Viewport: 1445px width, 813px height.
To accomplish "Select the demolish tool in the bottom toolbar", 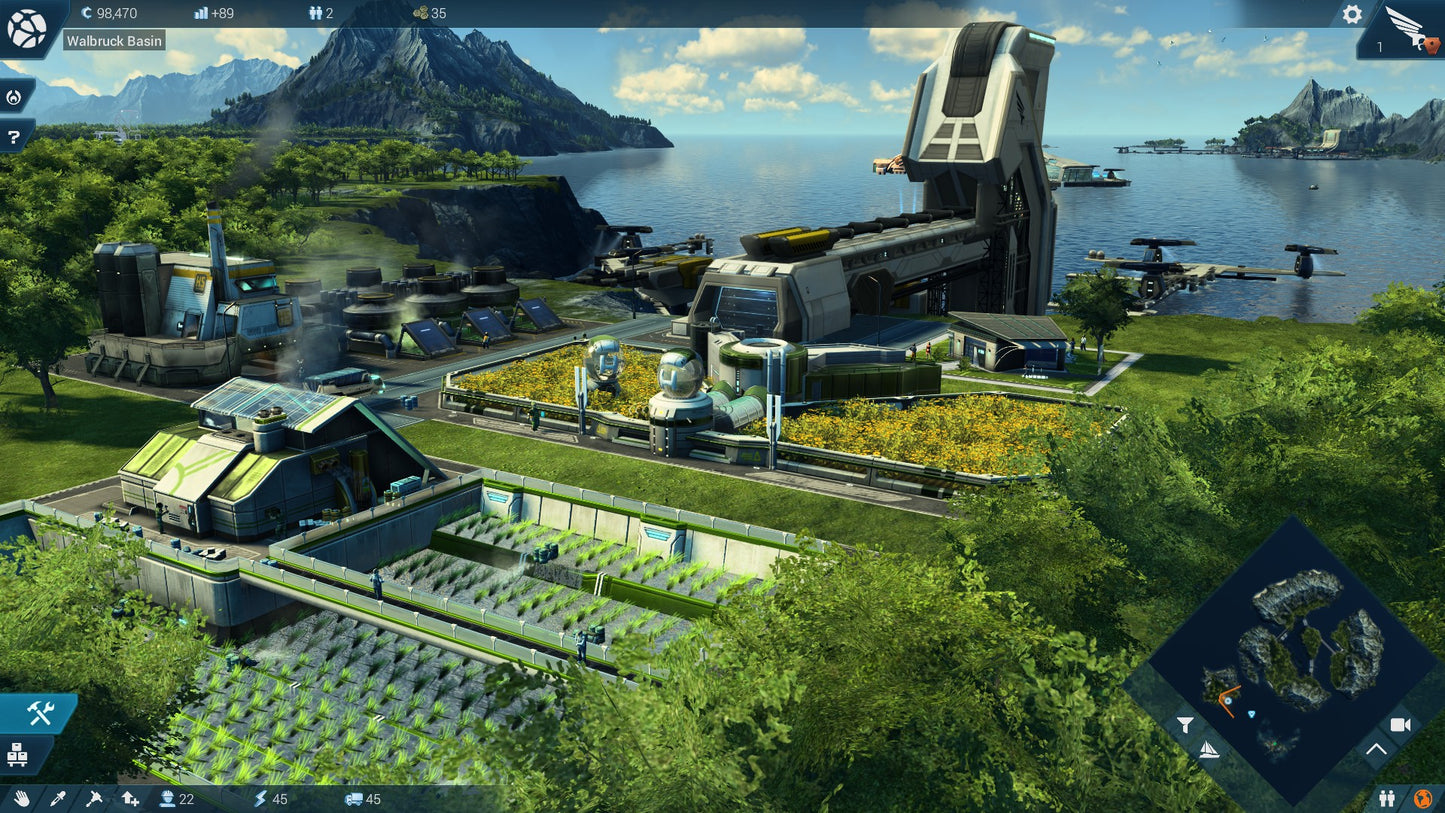I will (94, 799).
